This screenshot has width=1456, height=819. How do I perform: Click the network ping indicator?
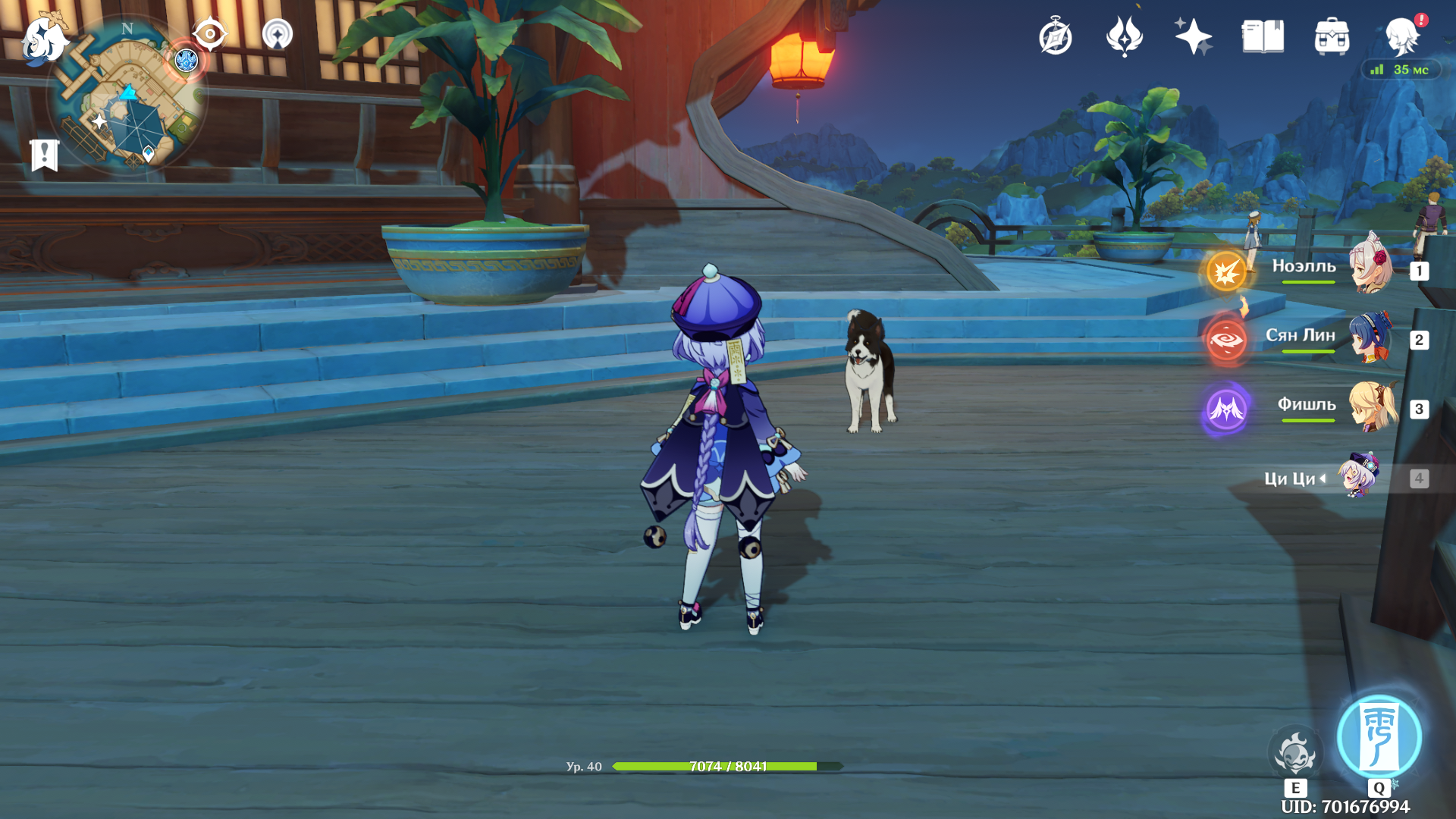click(x=1400, y=70)
